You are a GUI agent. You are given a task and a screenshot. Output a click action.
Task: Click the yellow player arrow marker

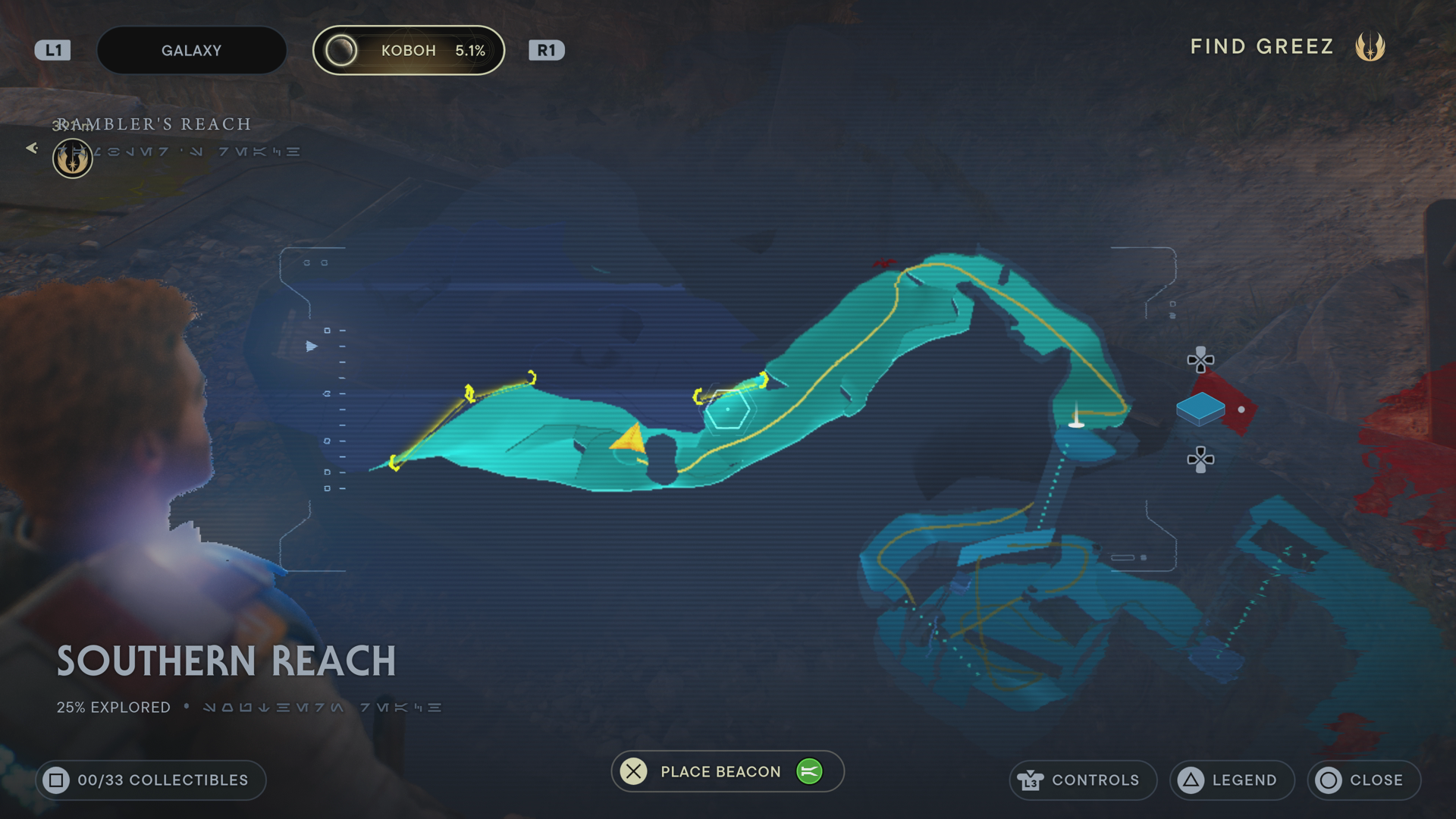point(629,441)
